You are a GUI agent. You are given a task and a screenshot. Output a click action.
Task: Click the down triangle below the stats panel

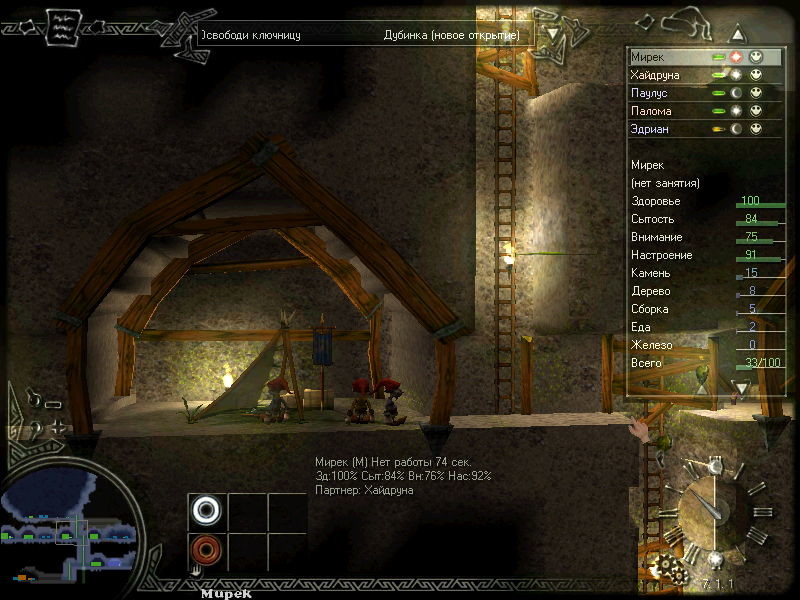pos(741,387)
